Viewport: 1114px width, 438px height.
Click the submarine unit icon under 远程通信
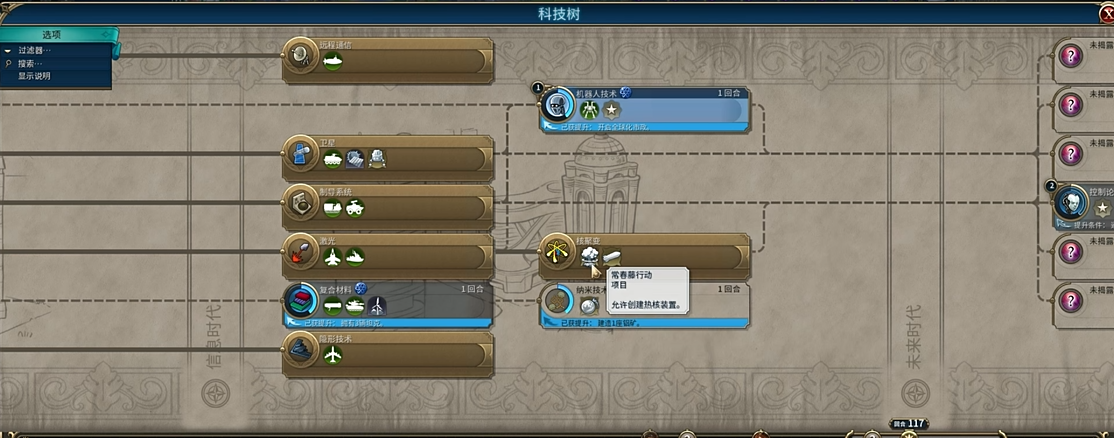[x=333, y=62]
